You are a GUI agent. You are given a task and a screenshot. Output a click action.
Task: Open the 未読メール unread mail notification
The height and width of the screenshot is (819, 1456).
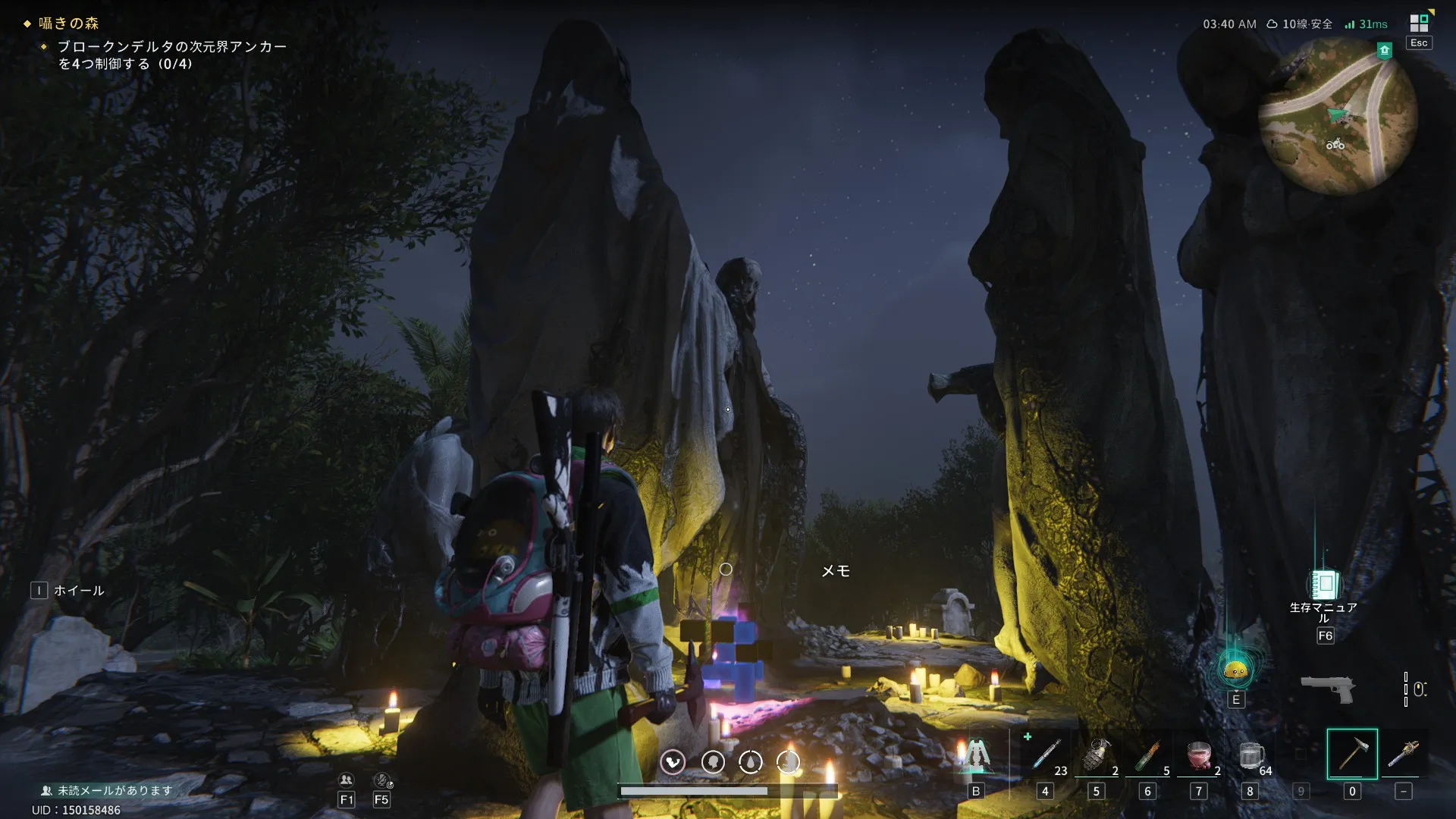(x=107, y=790)
